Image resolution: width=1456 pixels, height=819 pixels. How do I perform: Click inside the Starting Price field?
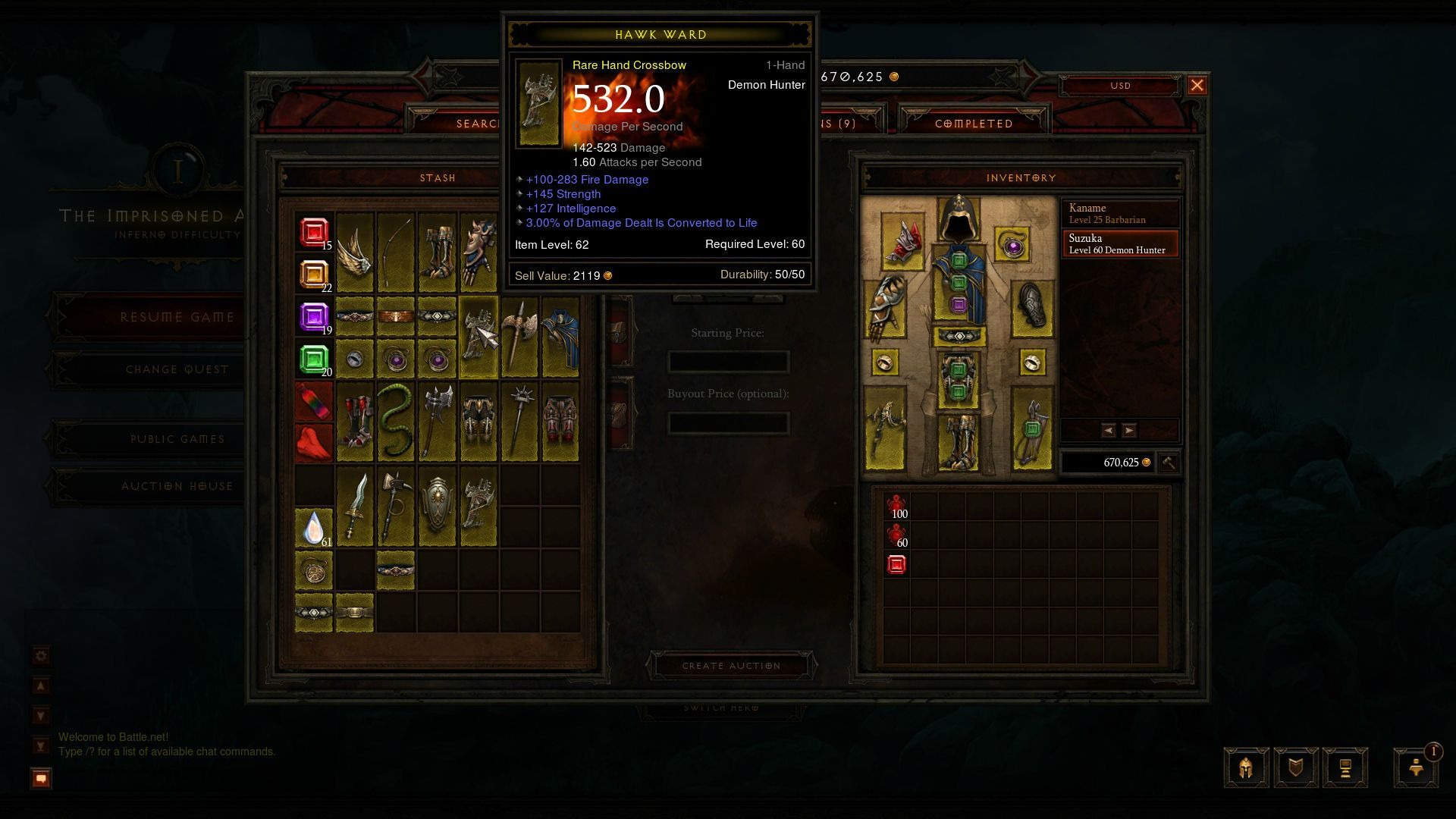[x=728, y=362]
